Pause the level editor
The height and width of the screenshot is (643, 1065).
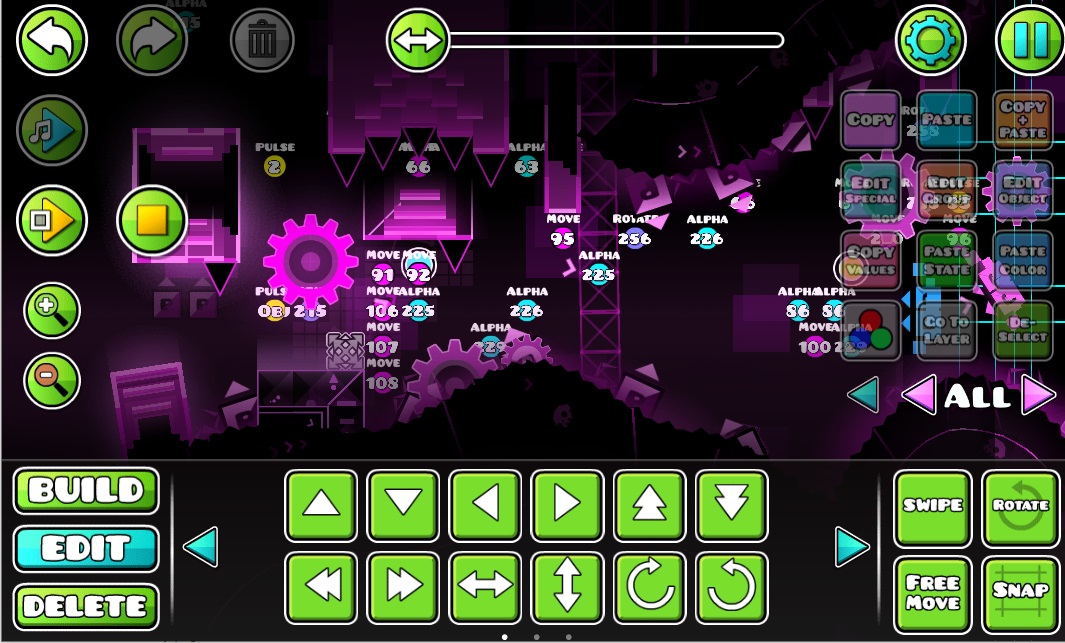[x=1030, y=40]
